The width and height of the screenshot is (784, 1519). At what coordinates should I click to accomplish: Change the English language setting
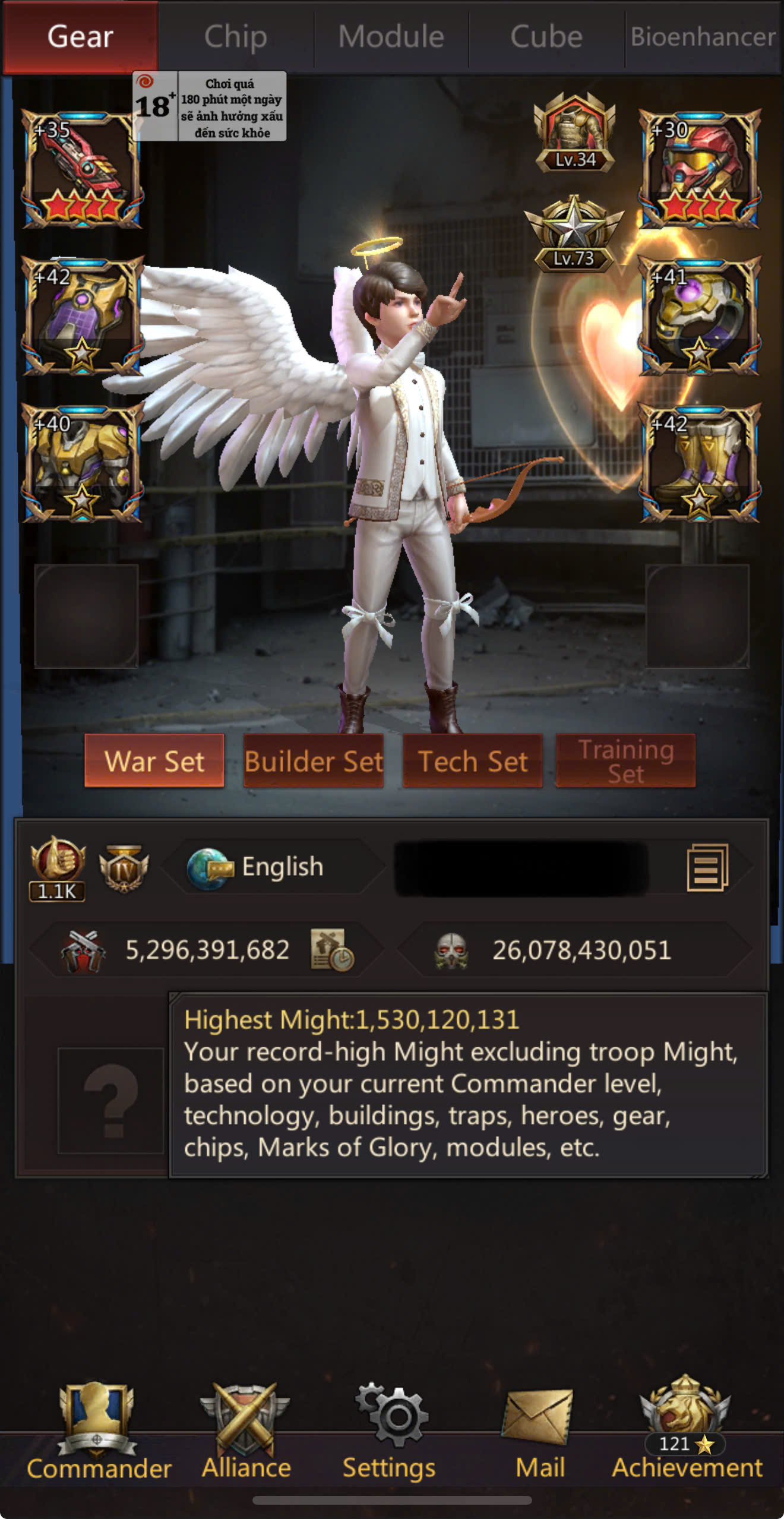coord(273,867)
